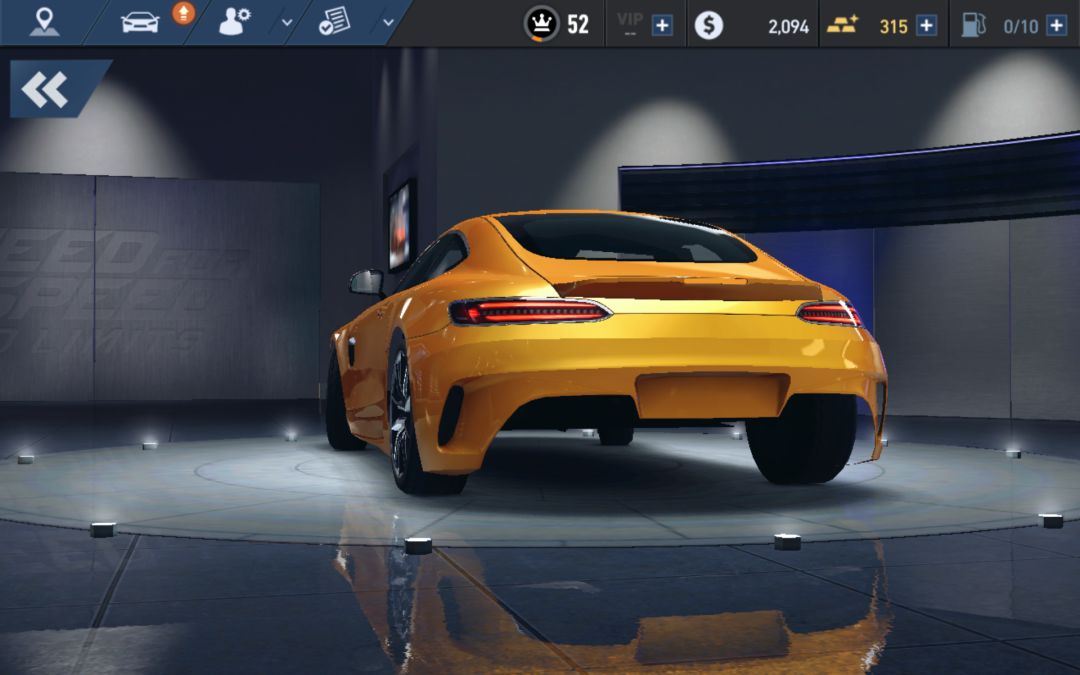Open the map location pin tab

pos(43,22)
